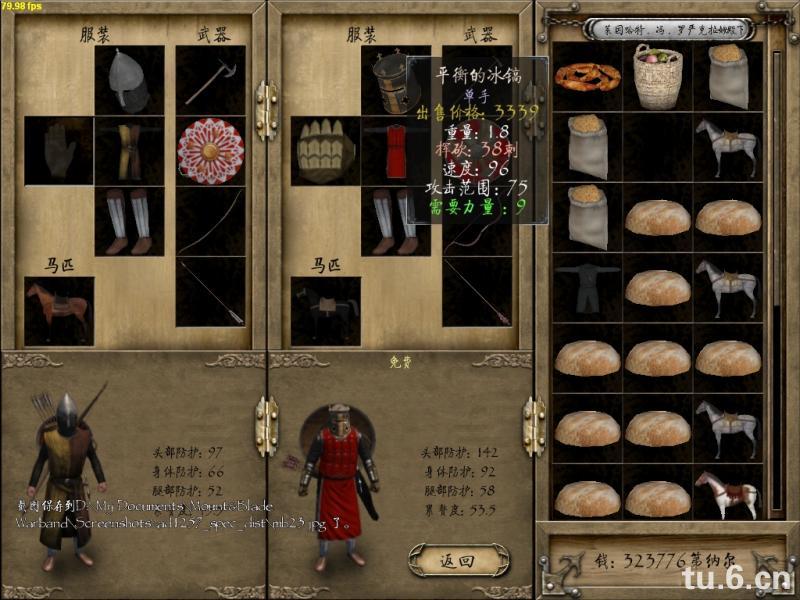Choose the left character's striped boots
Screen dimensions: 800x600
click(x=129, y=221)
